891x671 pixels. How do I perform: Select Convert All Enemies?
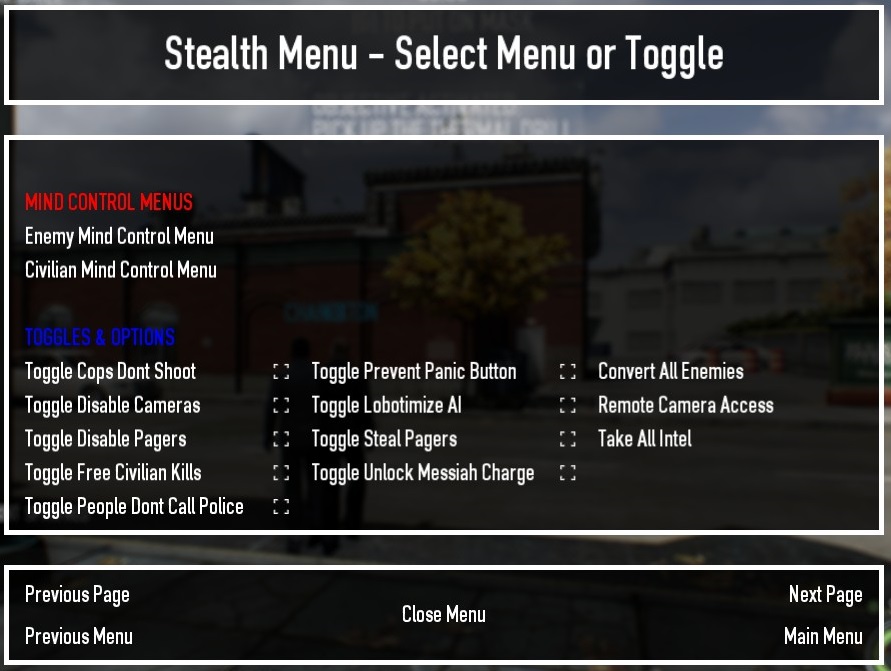pos(670,372)
